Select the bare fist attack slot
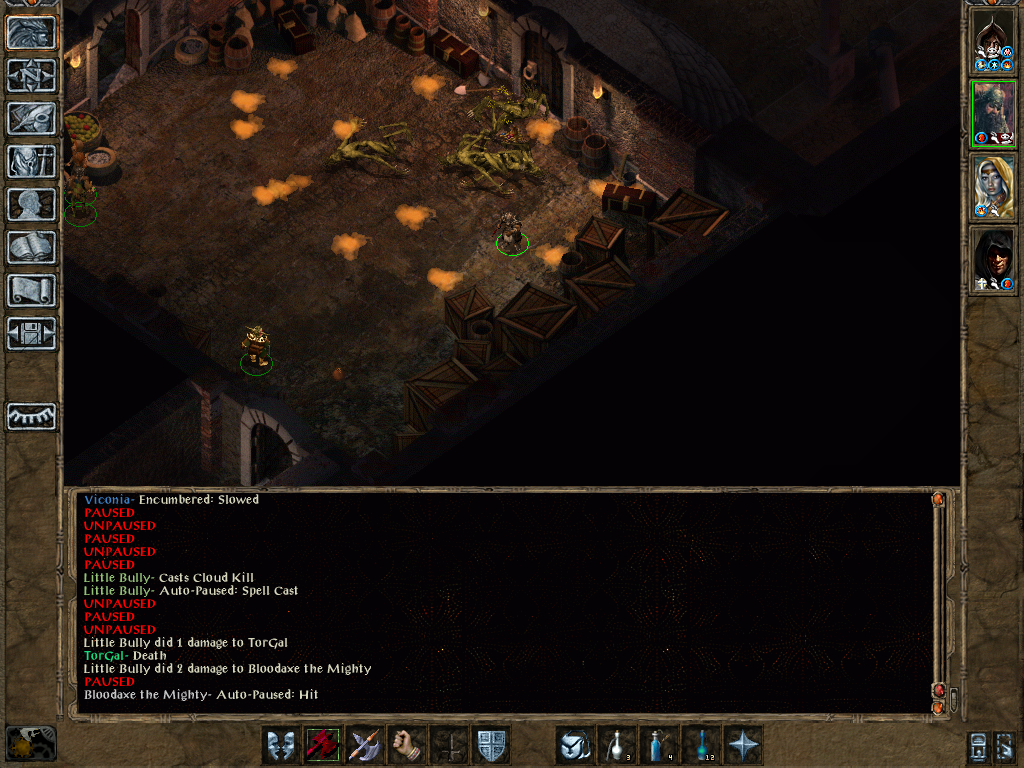 (x=407, y=746)
